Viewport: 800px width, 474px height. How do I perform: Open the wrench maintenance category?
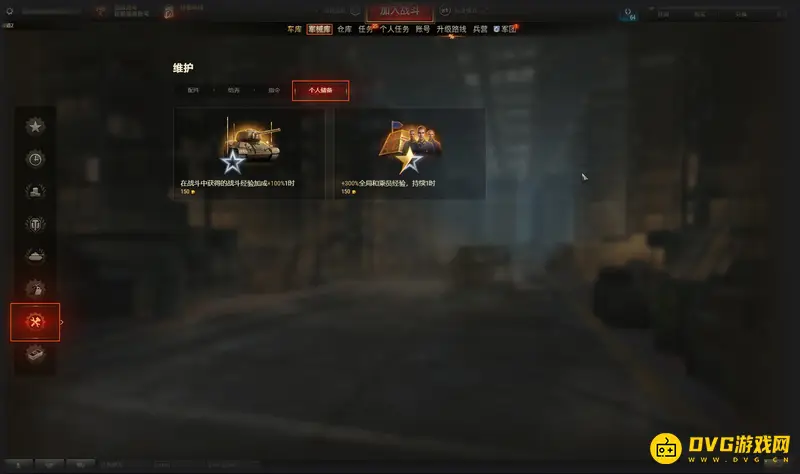pyautogui.click(x=35, y=322)
